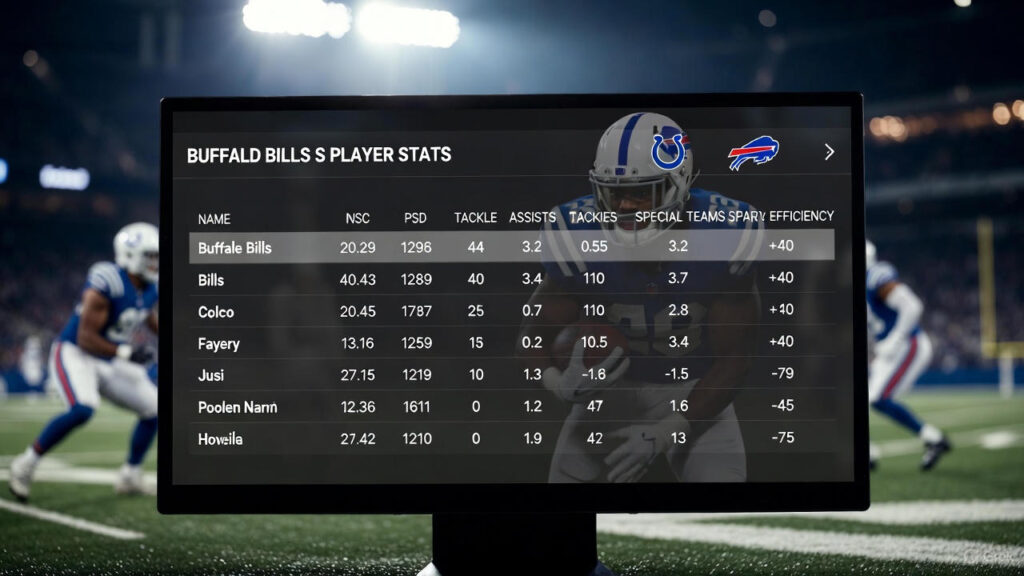Select the Jusi player row
The height and width of the screenshot is (576, 1024).
coord(211,375)
